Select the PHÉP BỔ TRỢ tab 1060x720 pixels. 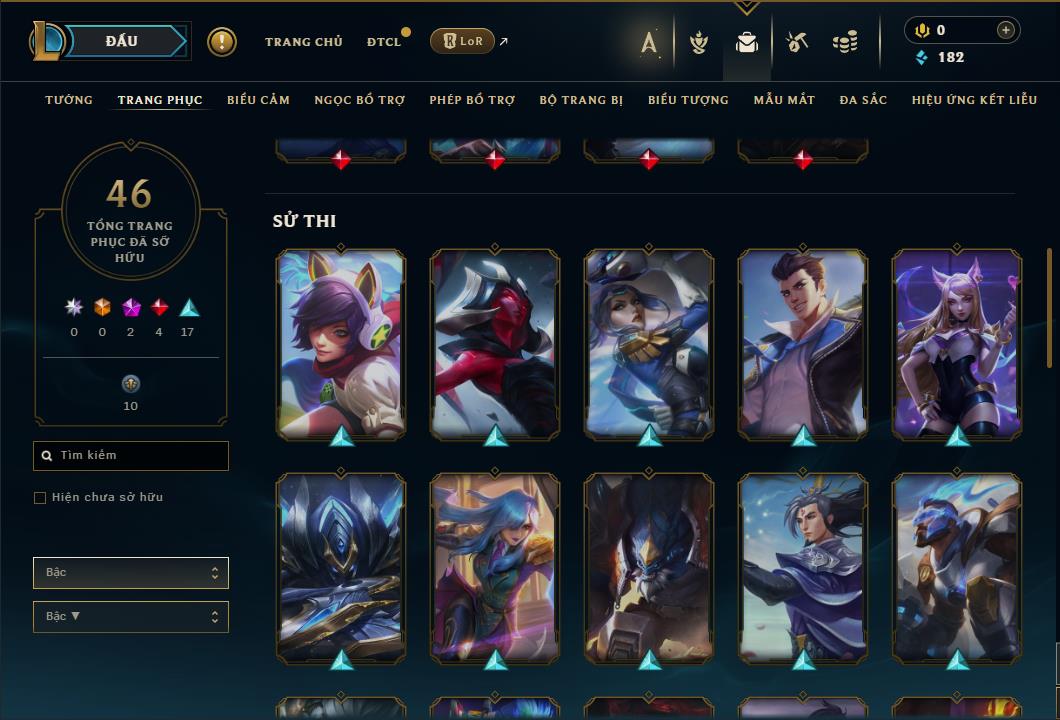point(472,100)
